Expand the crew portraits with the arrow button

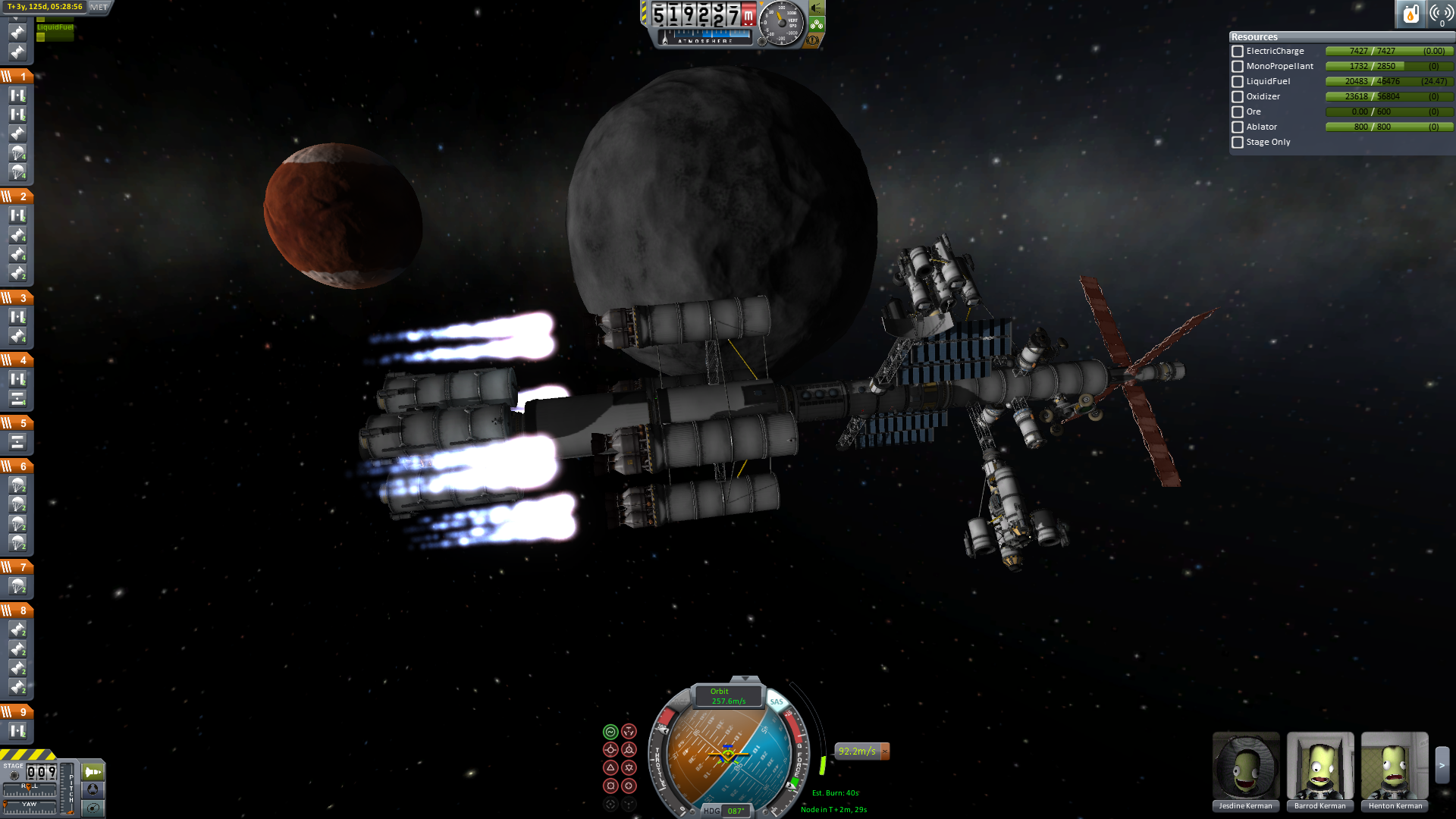[x=1442, y=766]
